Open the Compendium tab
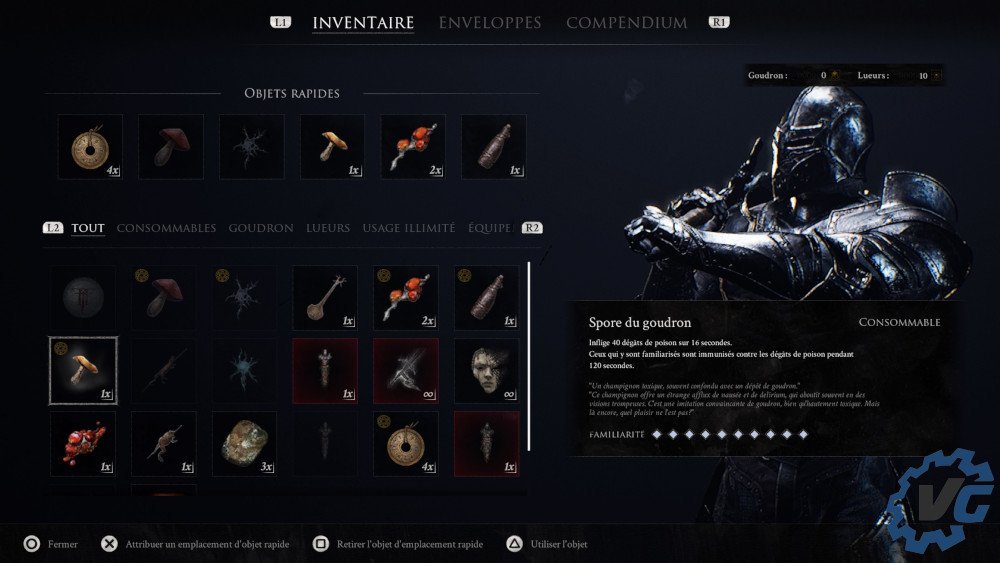 click(x=626, y=22)
